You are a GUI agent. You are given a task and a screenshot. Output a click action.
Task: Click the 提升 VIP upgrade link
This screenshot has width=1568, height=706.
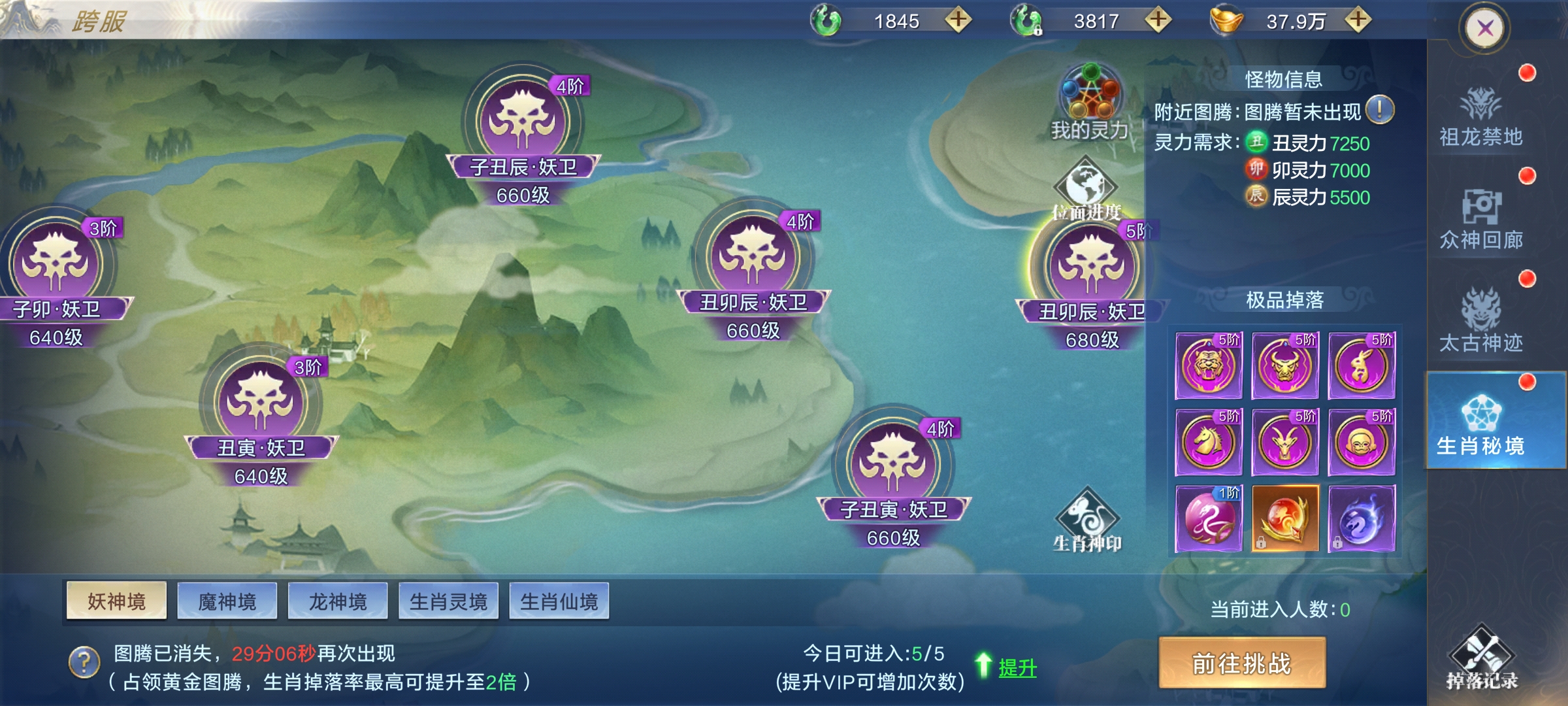(x=1017, y=667)
